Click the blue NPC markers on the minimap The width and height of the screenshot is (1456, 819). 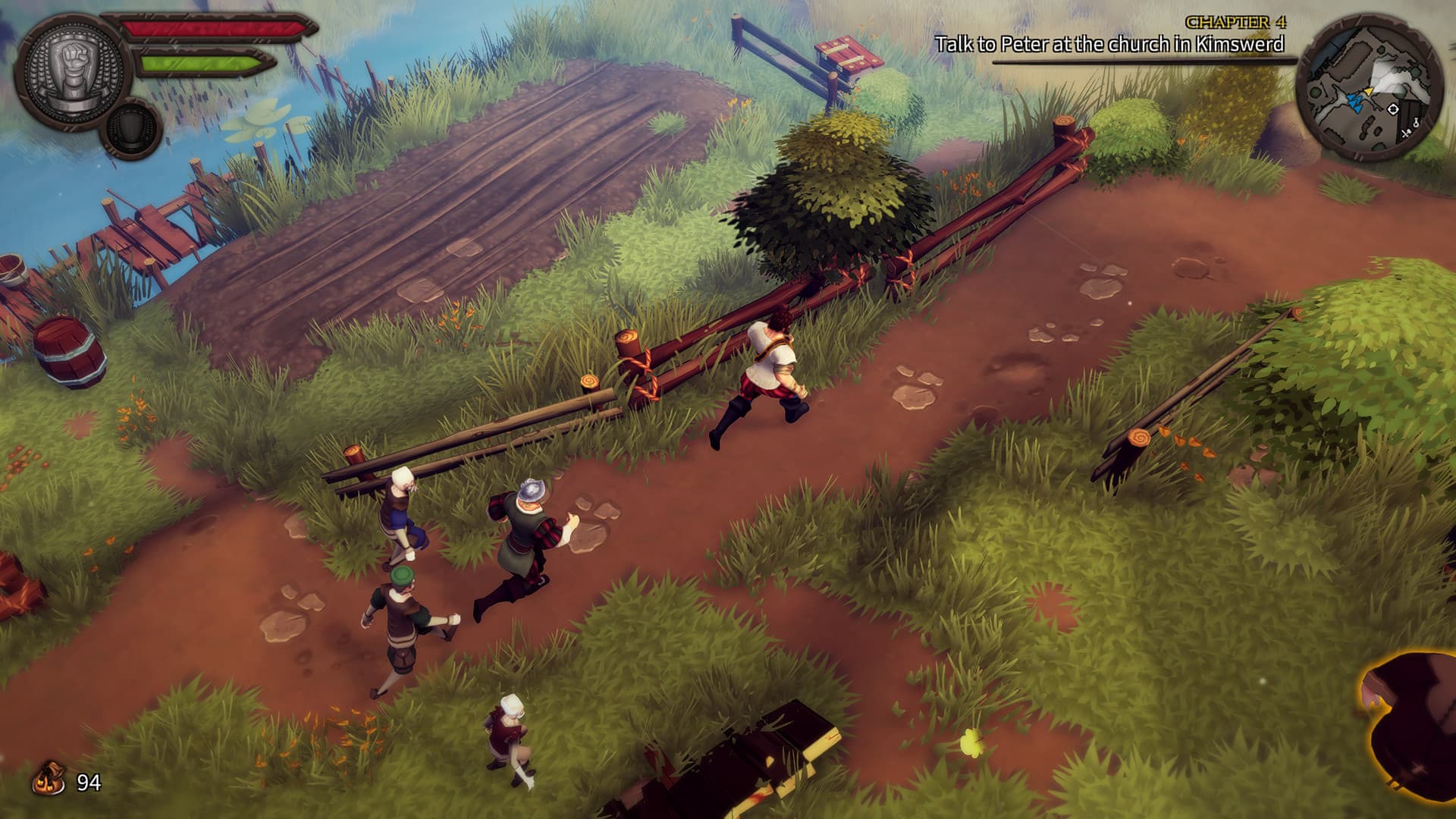click(x=1356, y=102)
